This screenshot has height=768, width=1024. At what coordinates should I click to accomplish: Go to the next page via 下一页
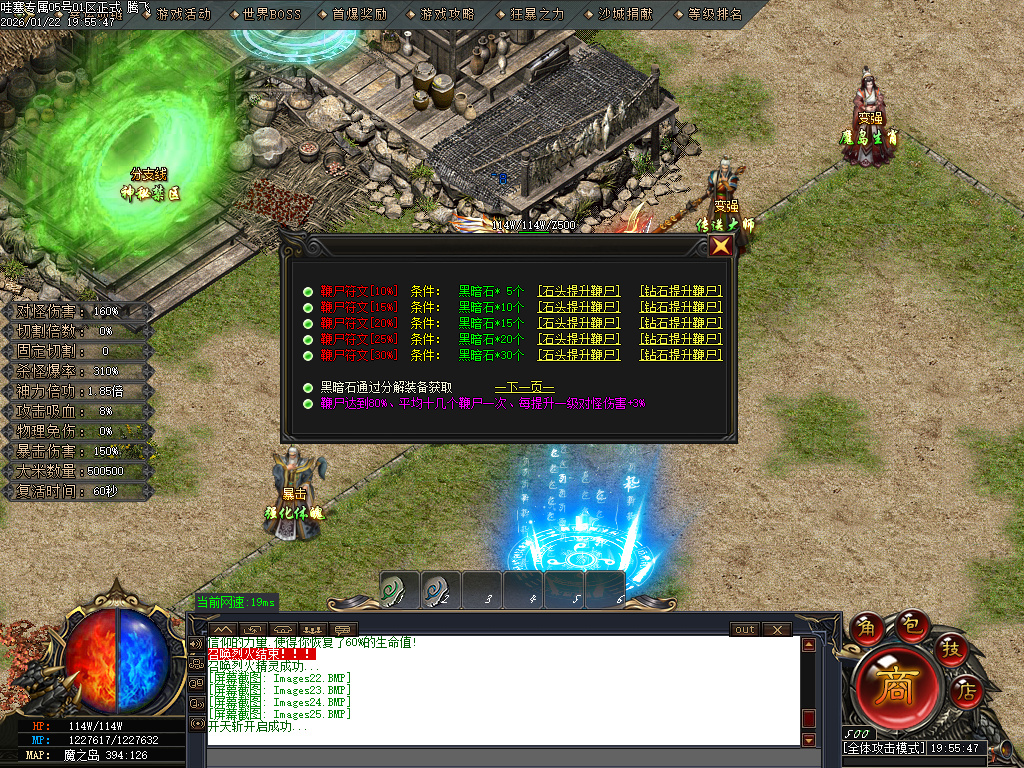coord(524,387)
